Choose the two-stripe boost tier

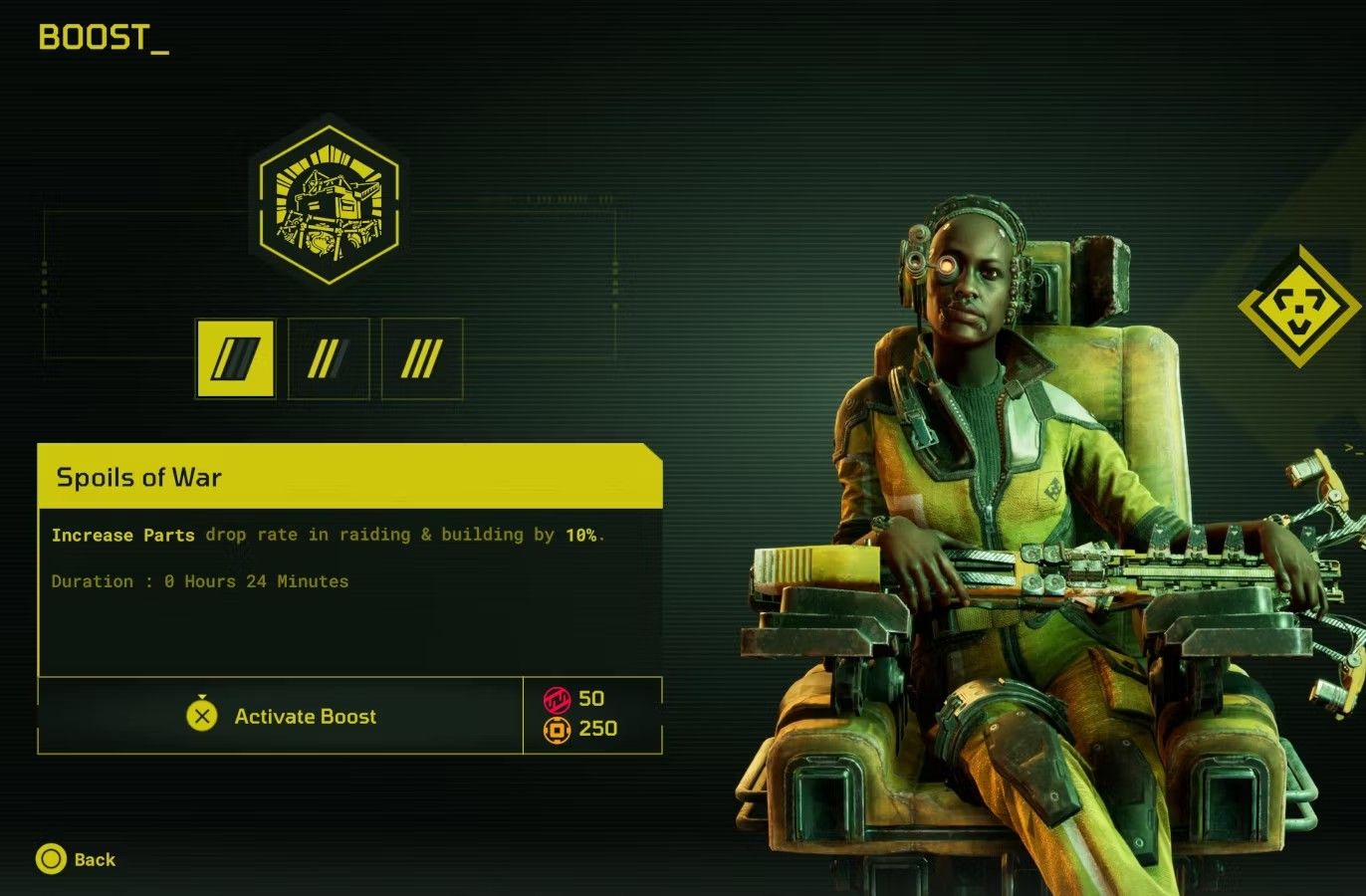tap(329, 358)
